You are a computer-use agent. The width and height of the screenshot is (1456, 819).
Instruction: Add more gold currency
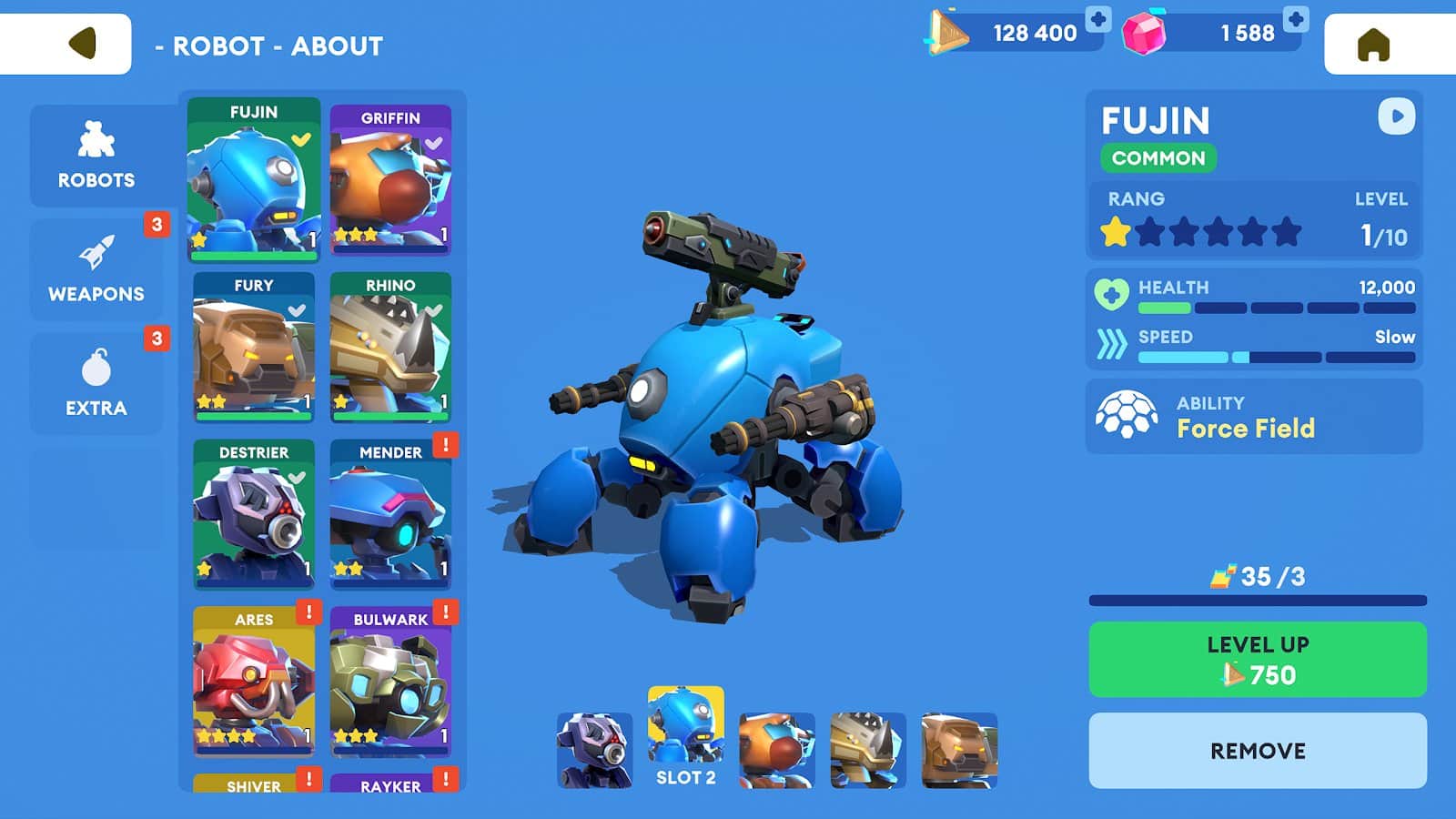click(x=1098, y=19)
